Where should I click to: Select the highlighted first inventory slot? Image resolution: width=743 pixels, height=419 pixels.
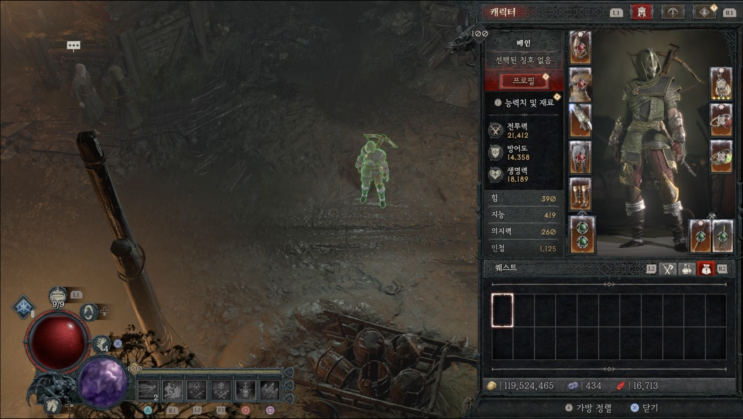click(502, 309)
